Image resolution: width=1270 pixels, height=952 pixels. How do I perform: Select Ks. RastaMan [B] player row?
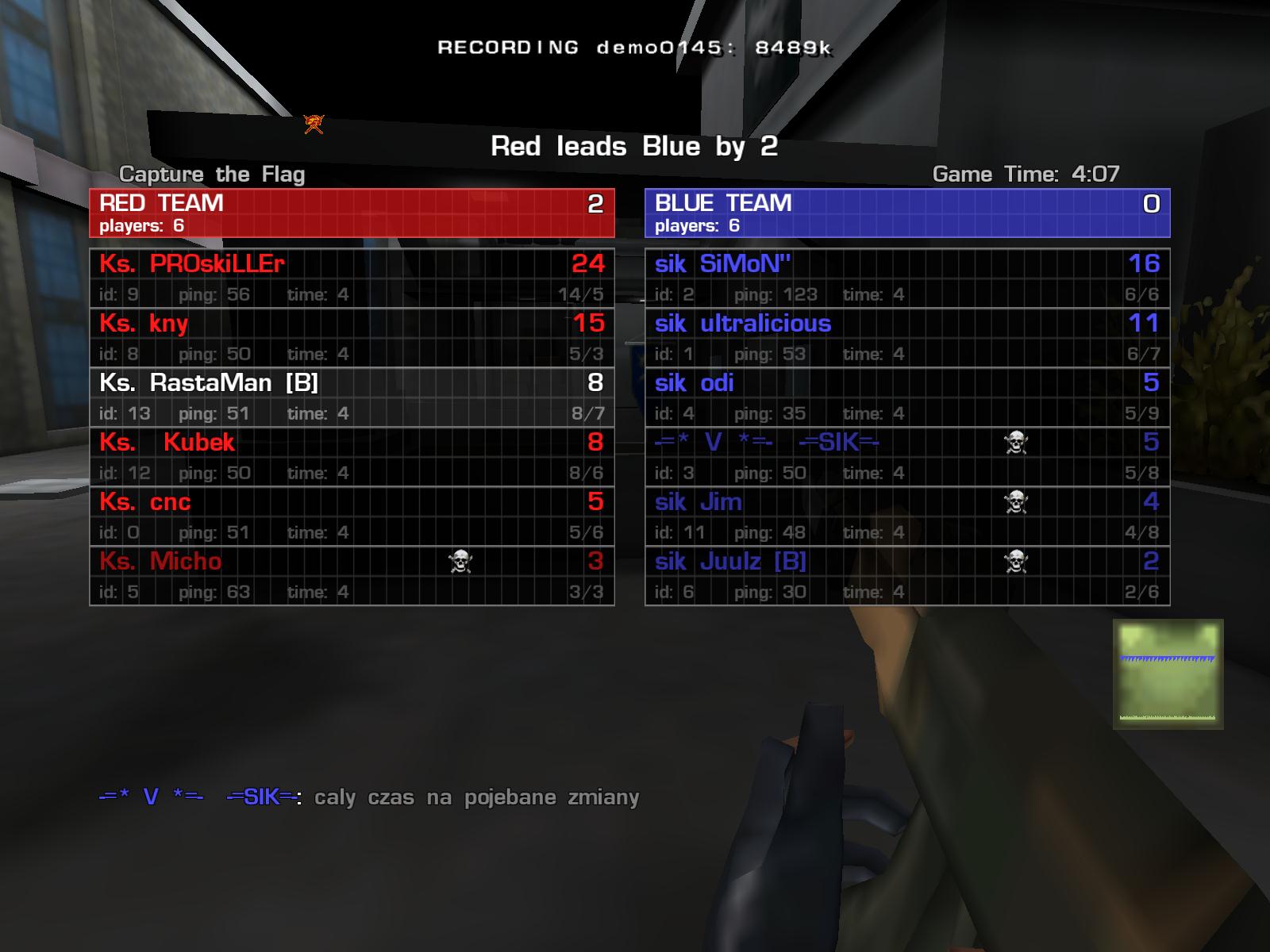tap(352, 397)
